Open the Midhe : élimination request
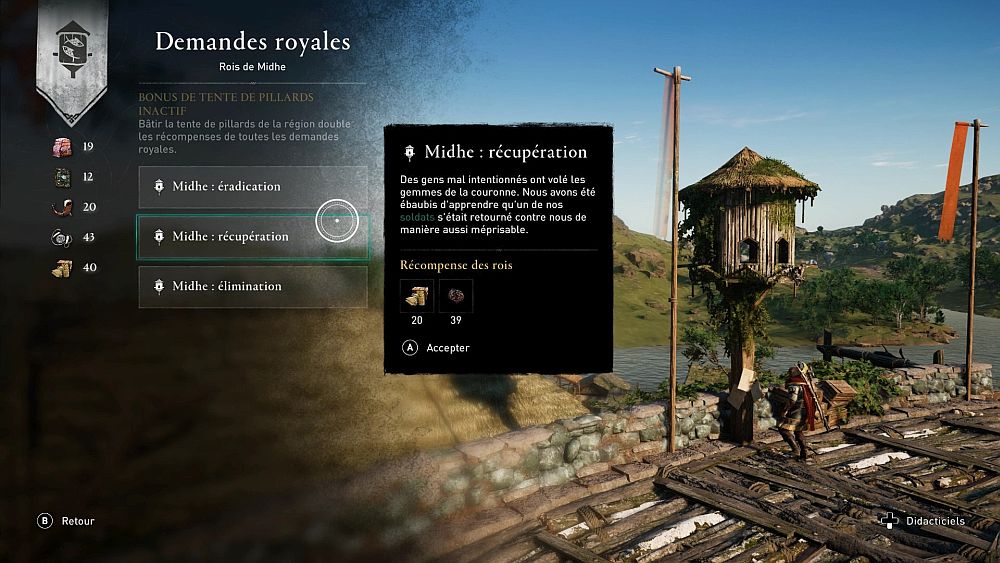 coord(252,287)
